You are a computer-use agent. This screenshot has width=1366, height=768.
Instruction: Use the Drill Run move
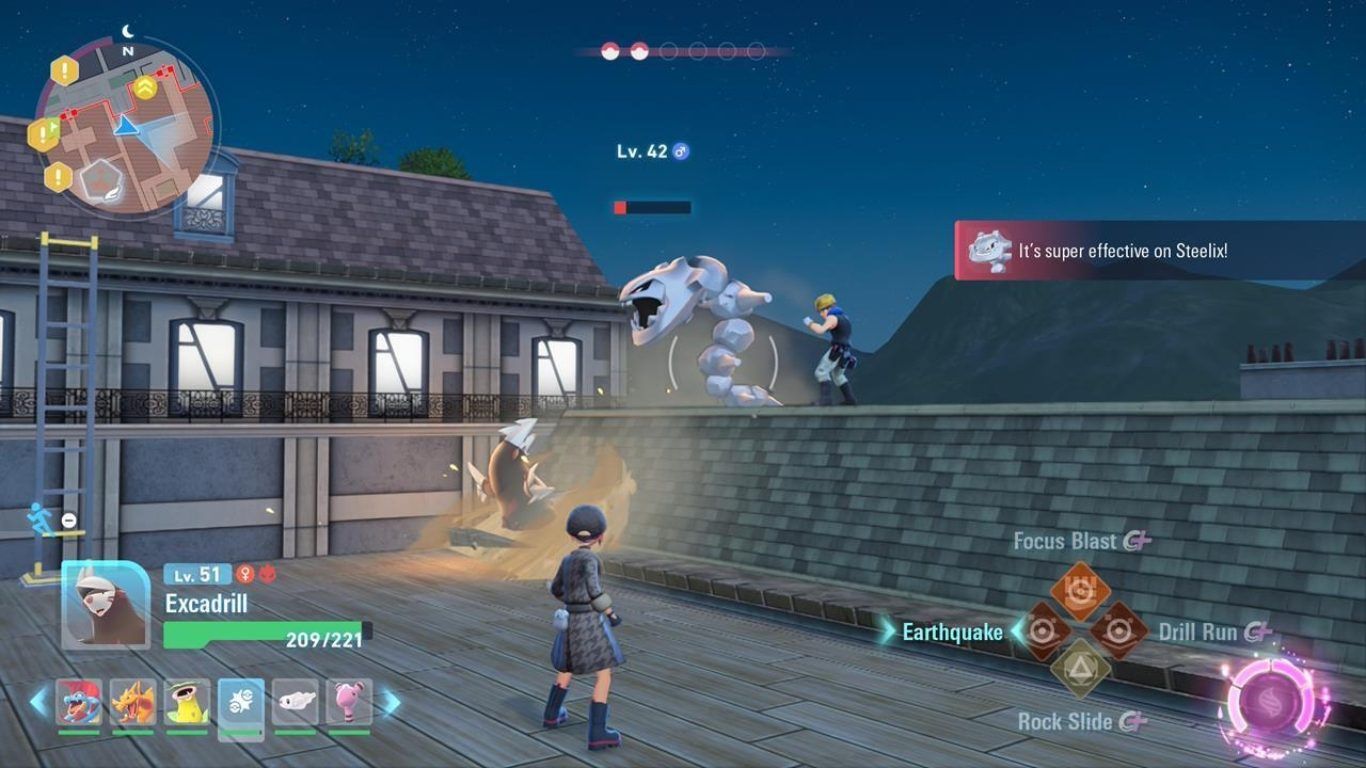(1118, 631)
